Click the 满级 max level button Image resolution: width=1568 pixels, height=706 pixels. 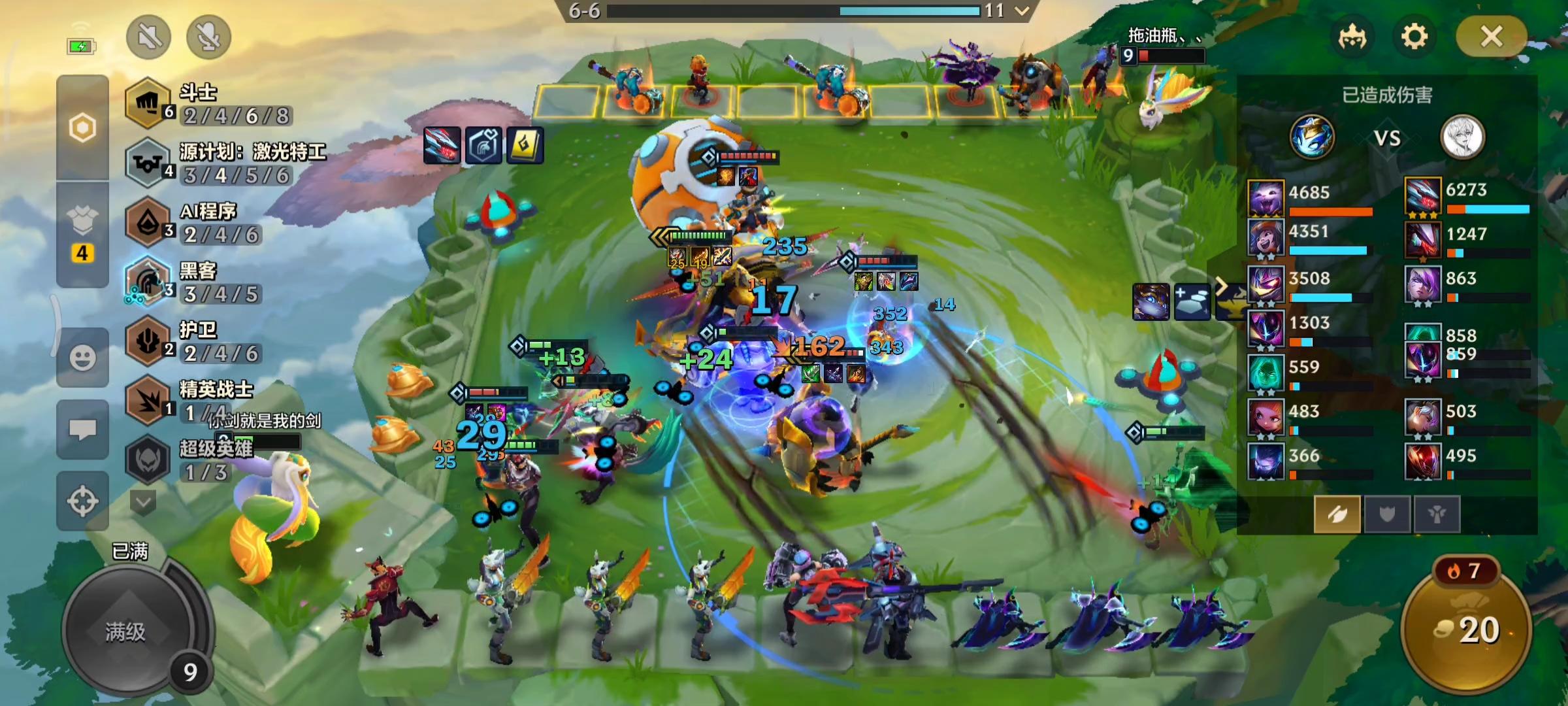coord(126,631)
